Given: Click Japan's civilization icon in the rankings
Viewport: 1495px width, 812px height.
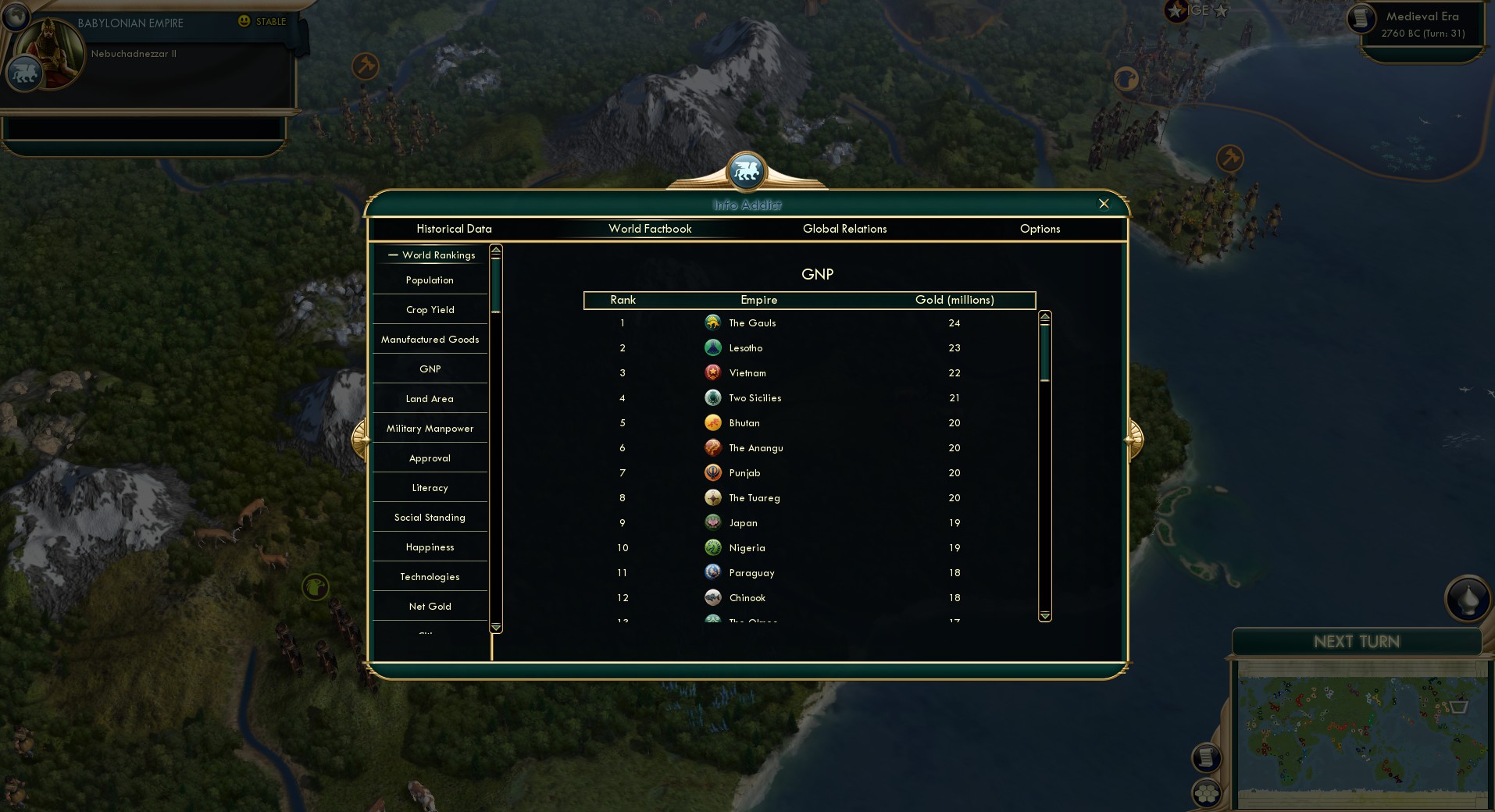Looking at the screenshot, I should point(713,522).
